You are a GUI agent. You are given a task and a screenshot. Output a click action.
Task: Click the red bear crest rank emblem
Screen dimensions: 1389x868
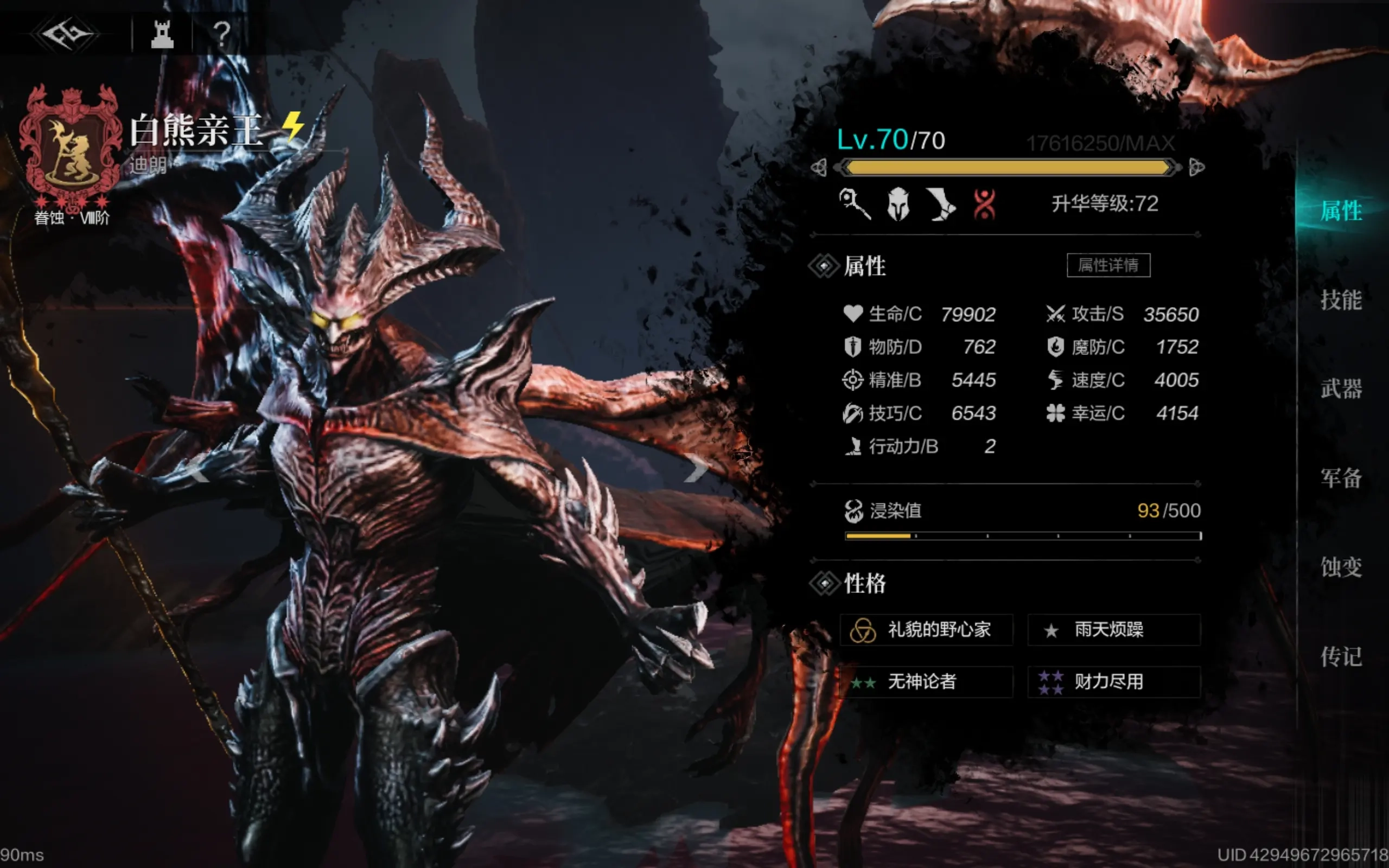pyautogui.click(x=71, y=146)
